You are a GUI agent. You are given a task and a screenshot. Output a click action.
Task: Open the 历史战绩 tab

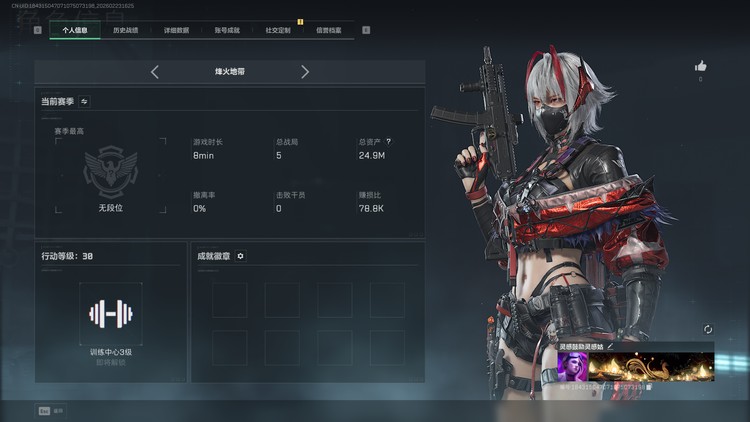[126, 30]
